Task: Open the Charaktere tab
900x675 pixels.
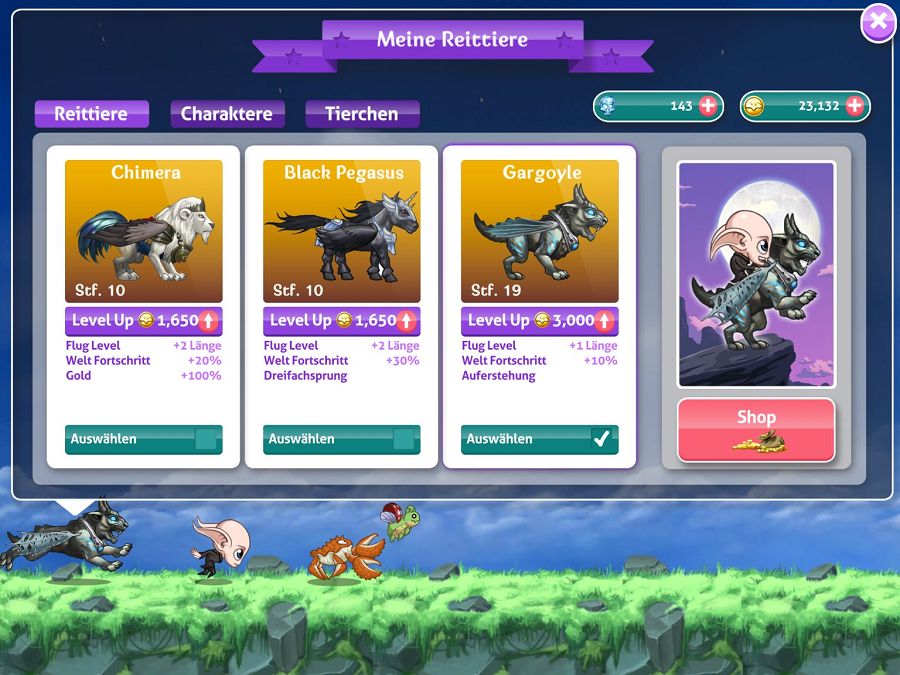Action: (227, 114)
